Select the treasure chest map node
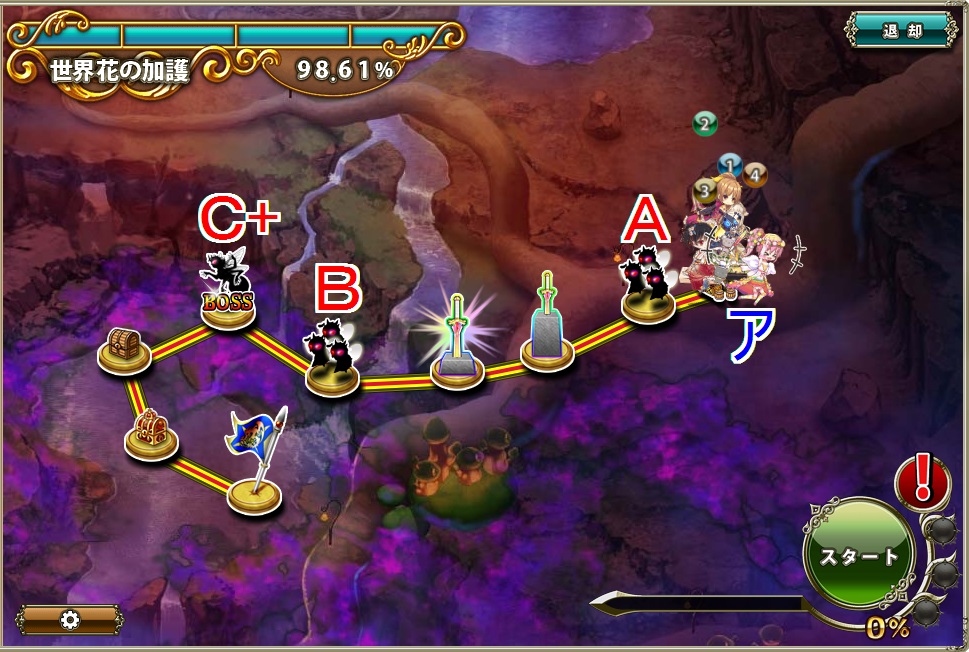This screenshot has width=969, height=652. point(124,351)
